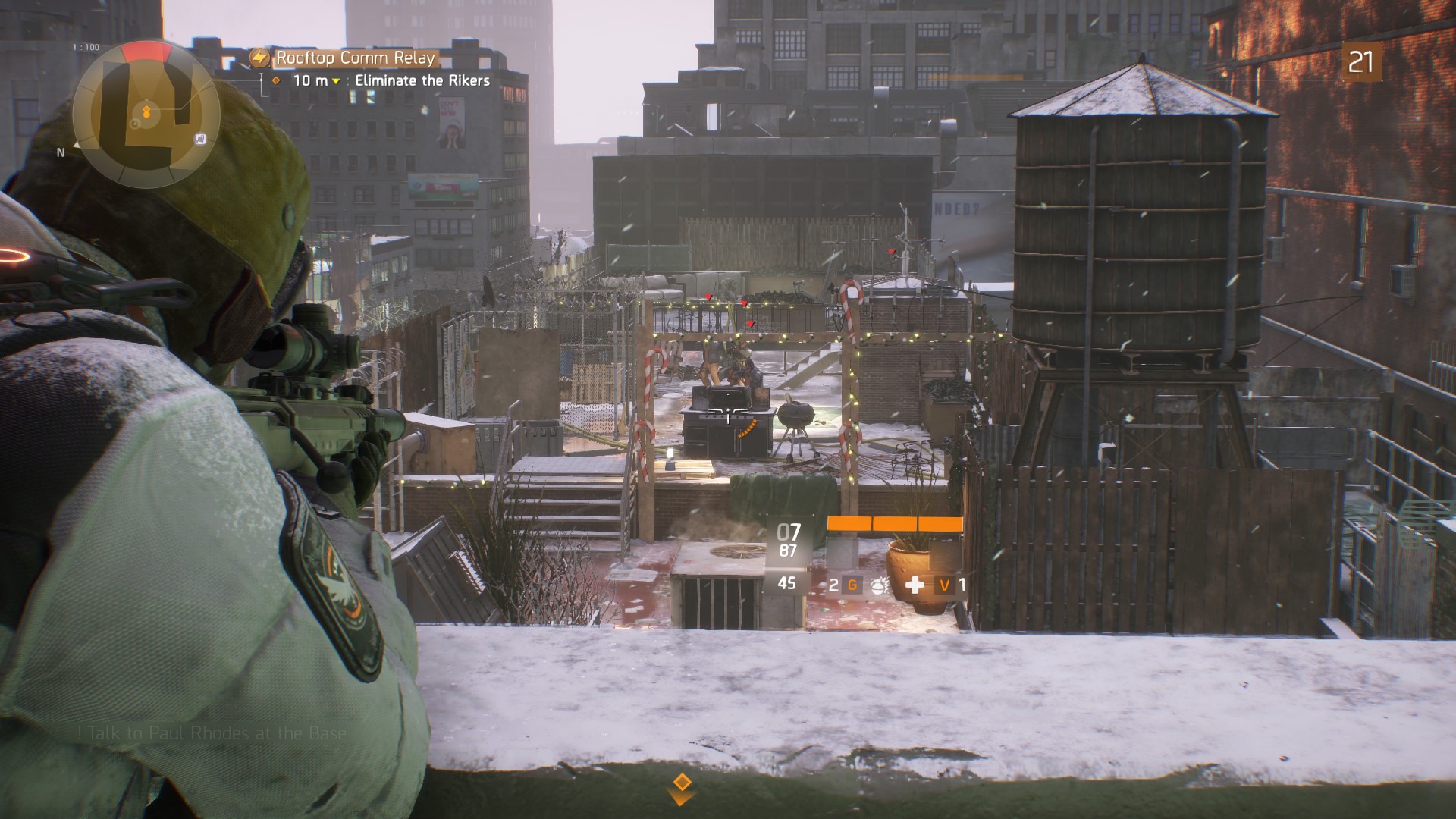
Task: Select the Rooftop Comm Relay mission title
Action: tap(355, 58)
